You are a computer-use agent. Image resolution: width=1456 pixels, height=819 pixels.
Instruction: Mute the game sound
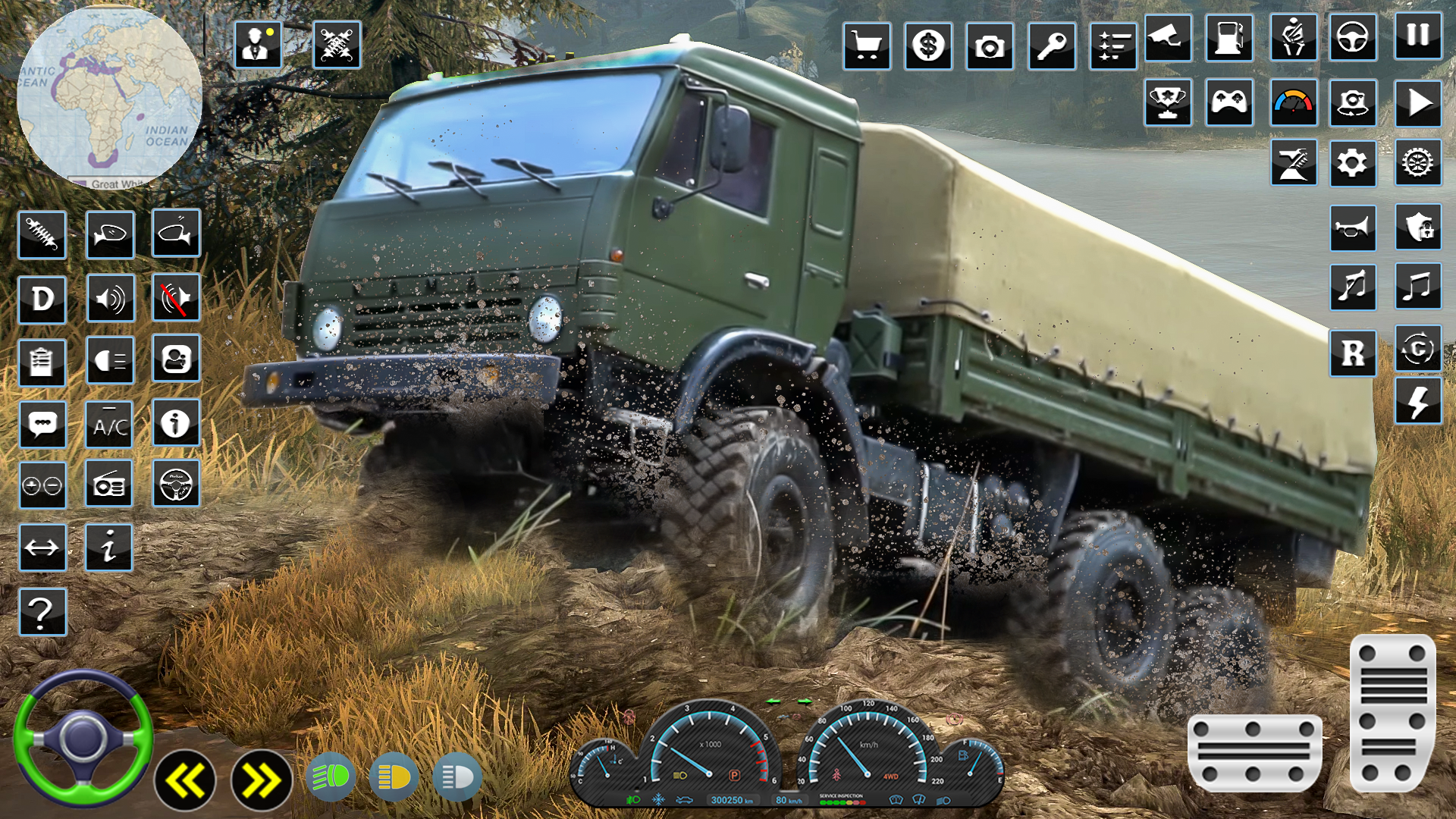pyautogui.click(x=176, y=298)
